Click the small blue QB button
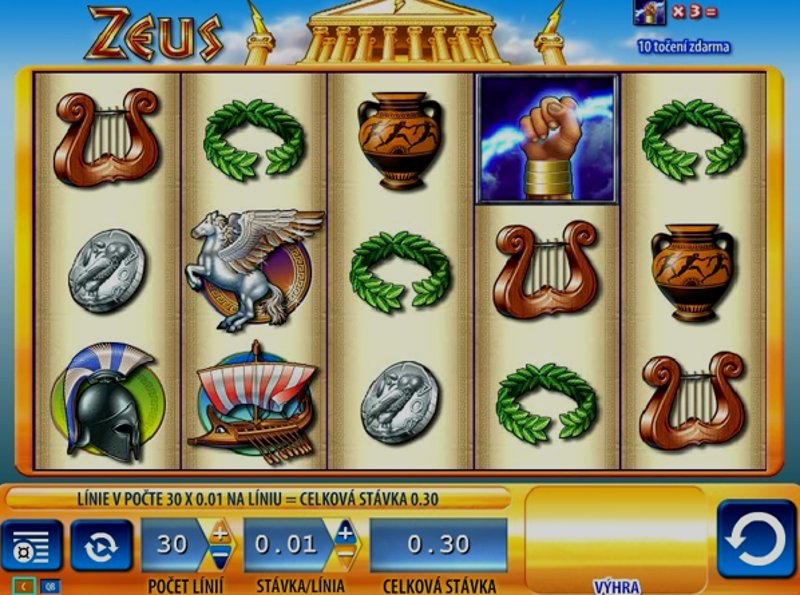800x595 pixels. (49, 586)
